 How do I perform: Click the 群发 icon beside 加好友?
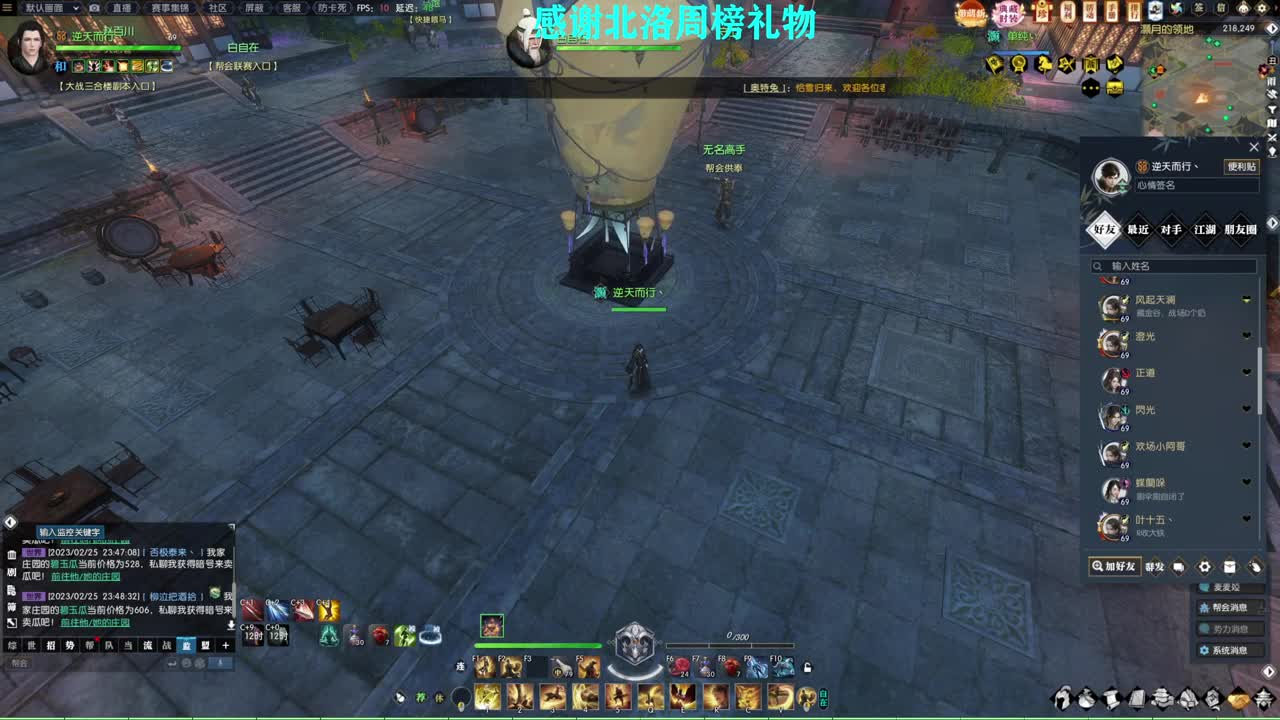coord(1156,567)
